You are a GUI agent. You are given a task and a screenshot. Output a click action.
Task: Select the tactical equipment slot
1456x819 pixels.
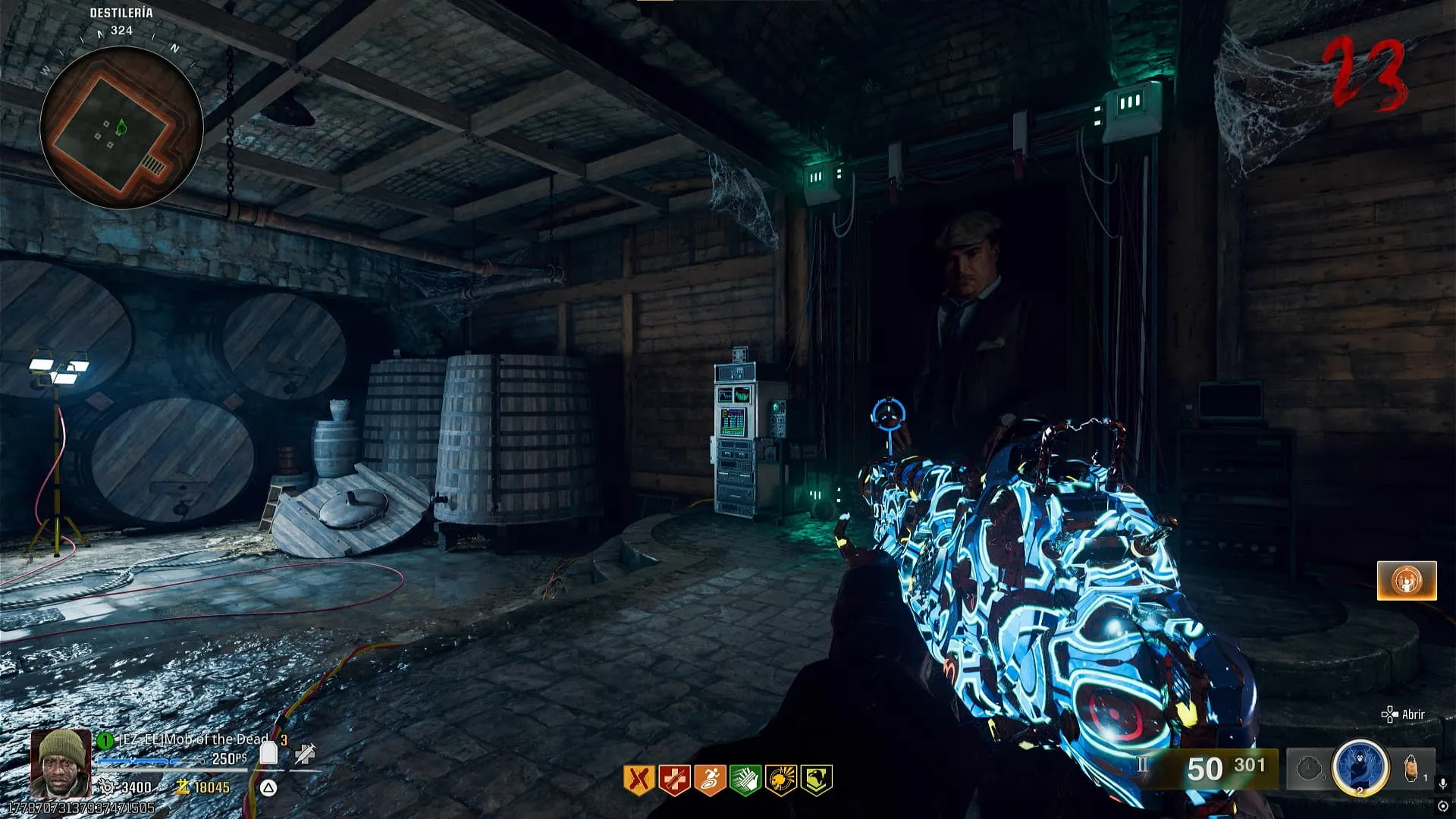(x=1310, y=769)
